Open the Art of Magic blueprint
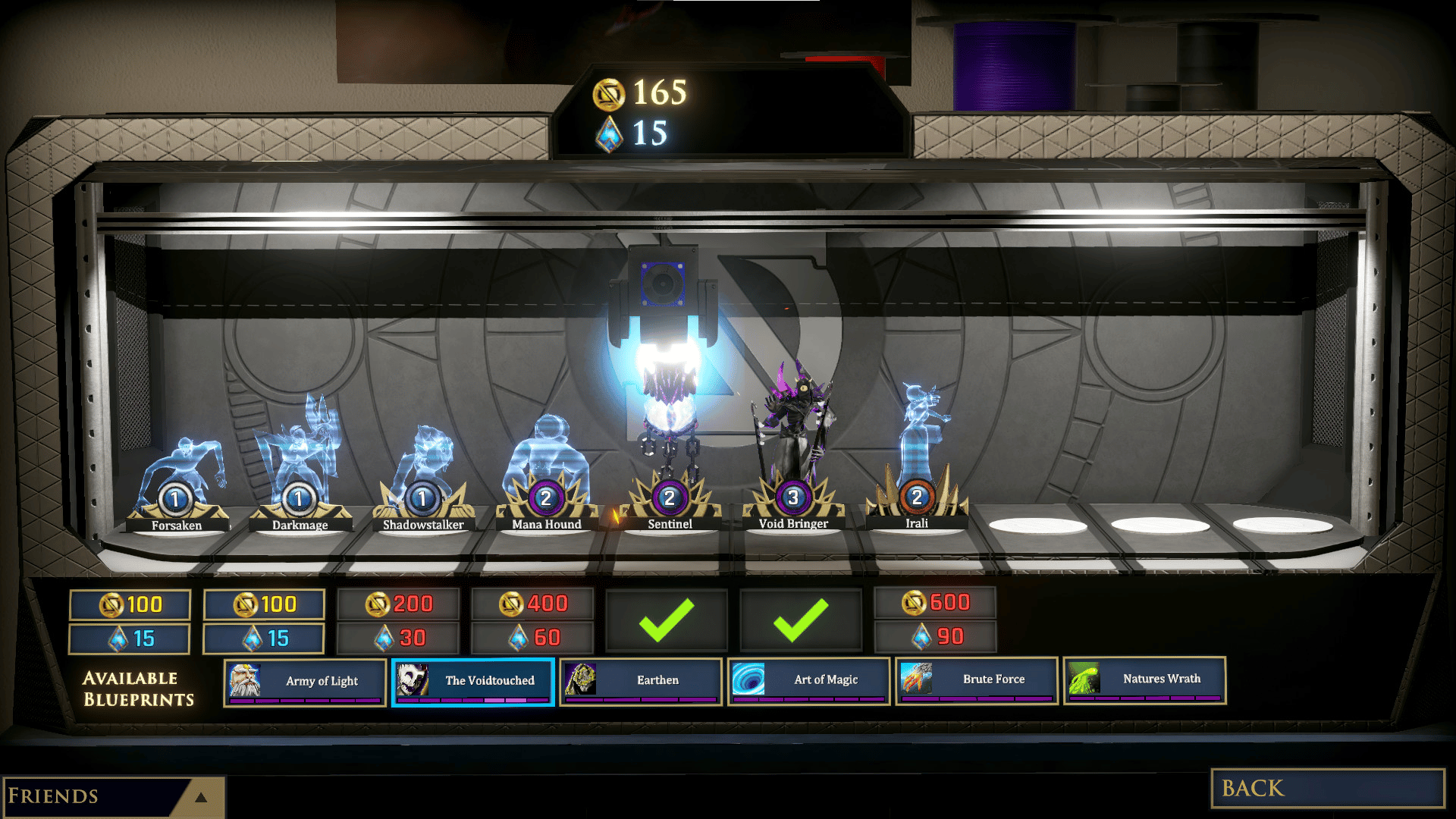 809,680
